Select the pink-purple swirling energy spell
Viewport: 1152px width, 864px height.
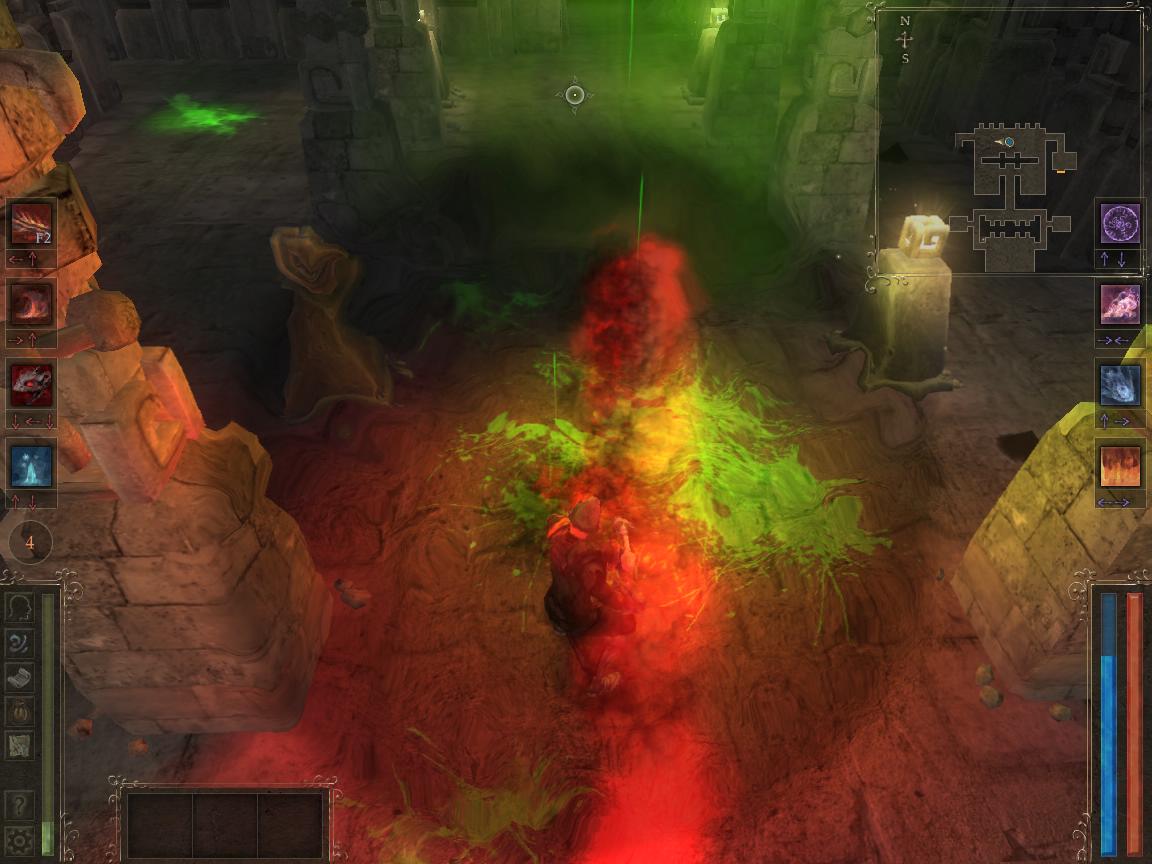pos(1120,304)
